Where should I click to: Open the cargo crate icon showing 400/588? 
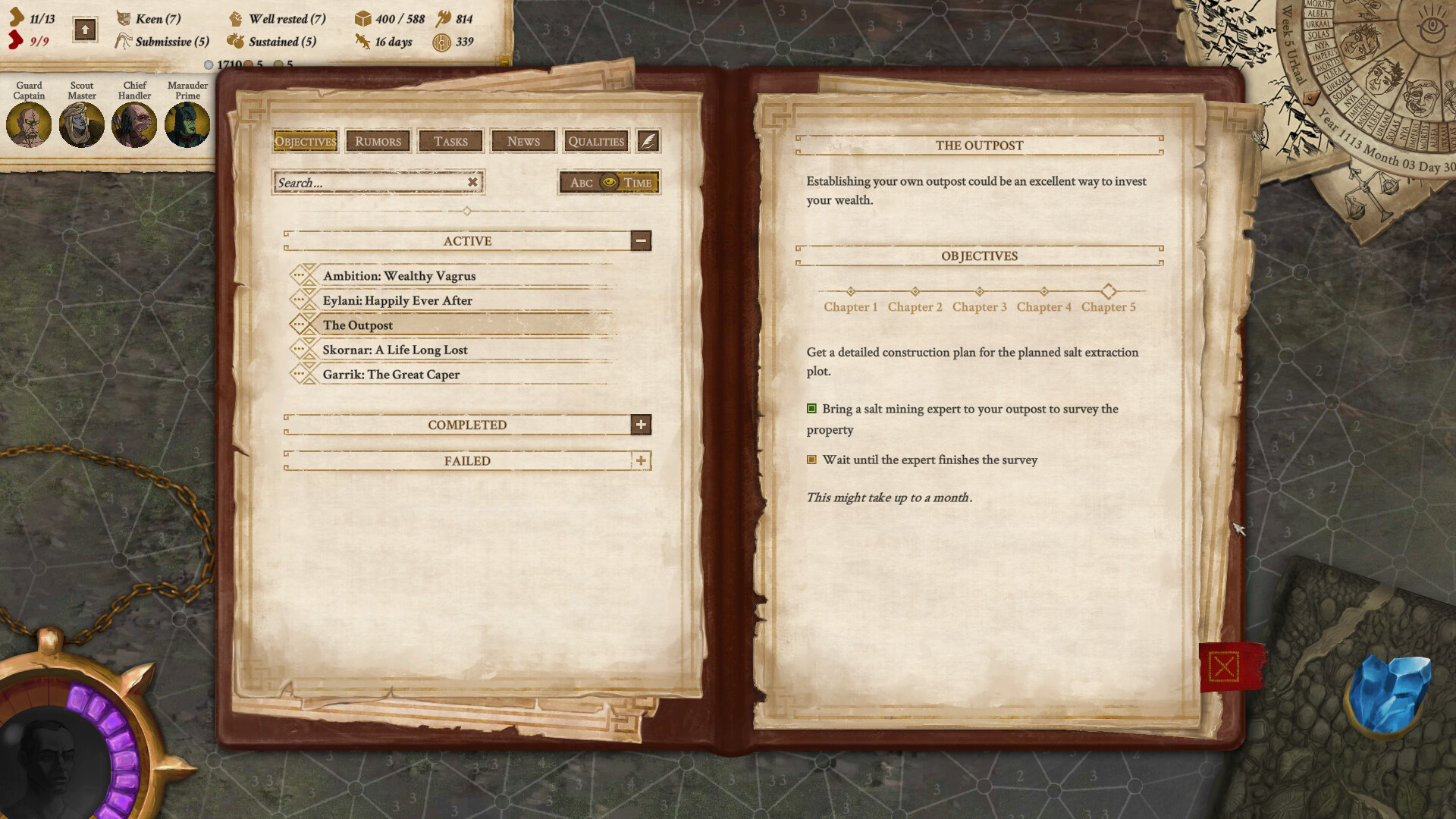coord(363,18)
